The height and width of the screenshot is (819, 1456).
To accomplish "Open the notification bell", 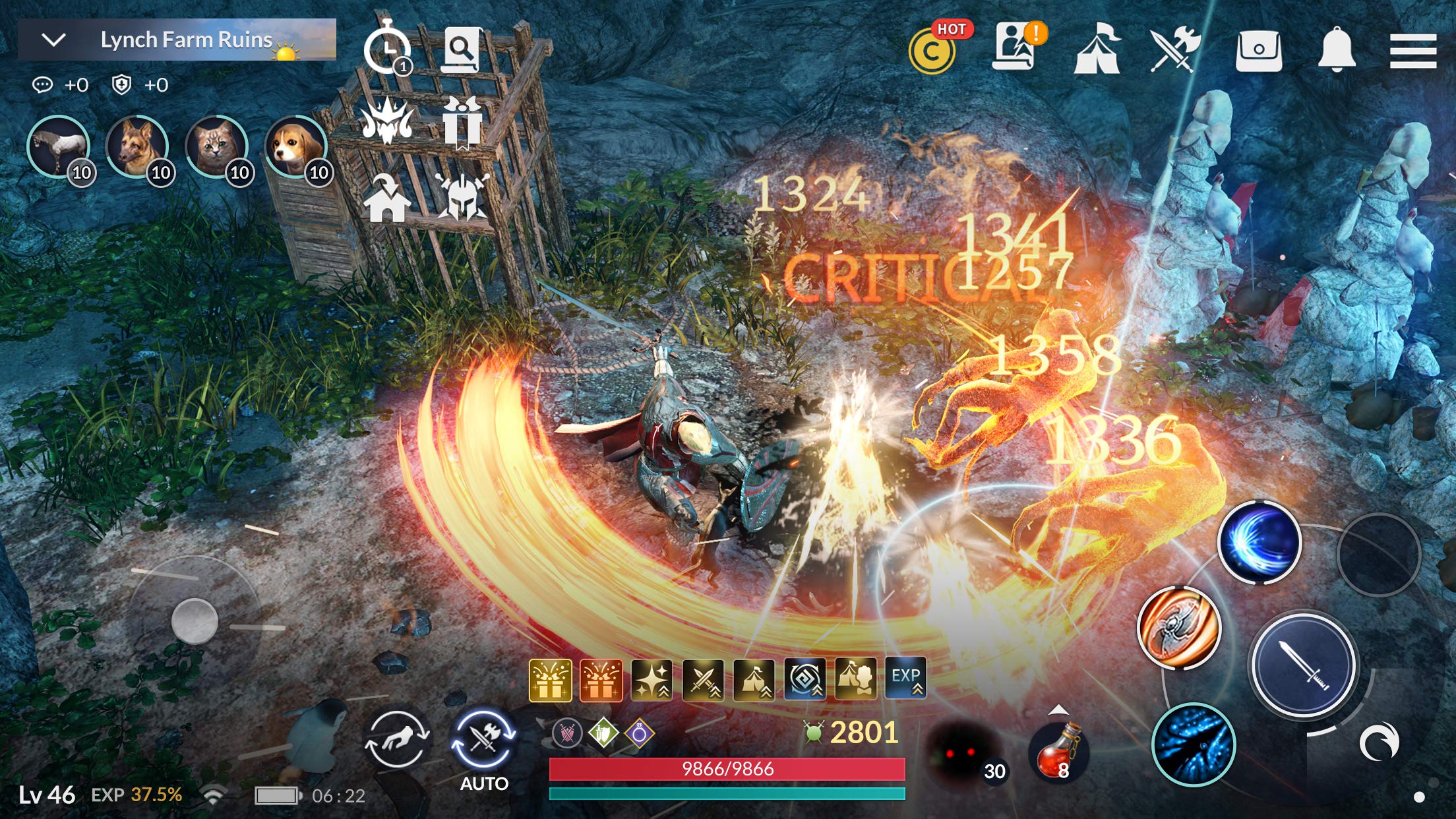I will [x=1336, y=49].
